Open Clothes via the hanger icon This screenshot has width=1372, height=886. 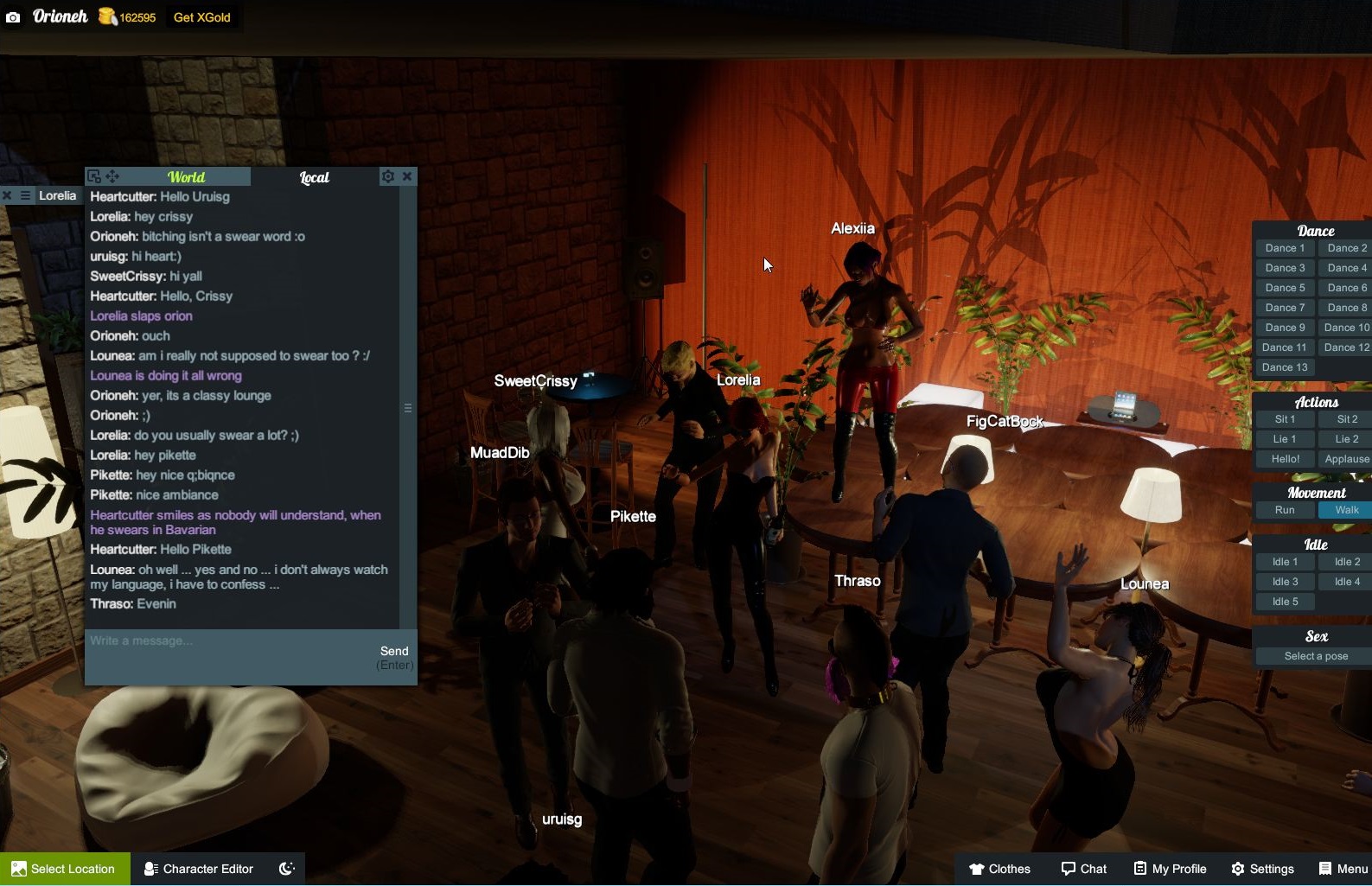point(977,869)
